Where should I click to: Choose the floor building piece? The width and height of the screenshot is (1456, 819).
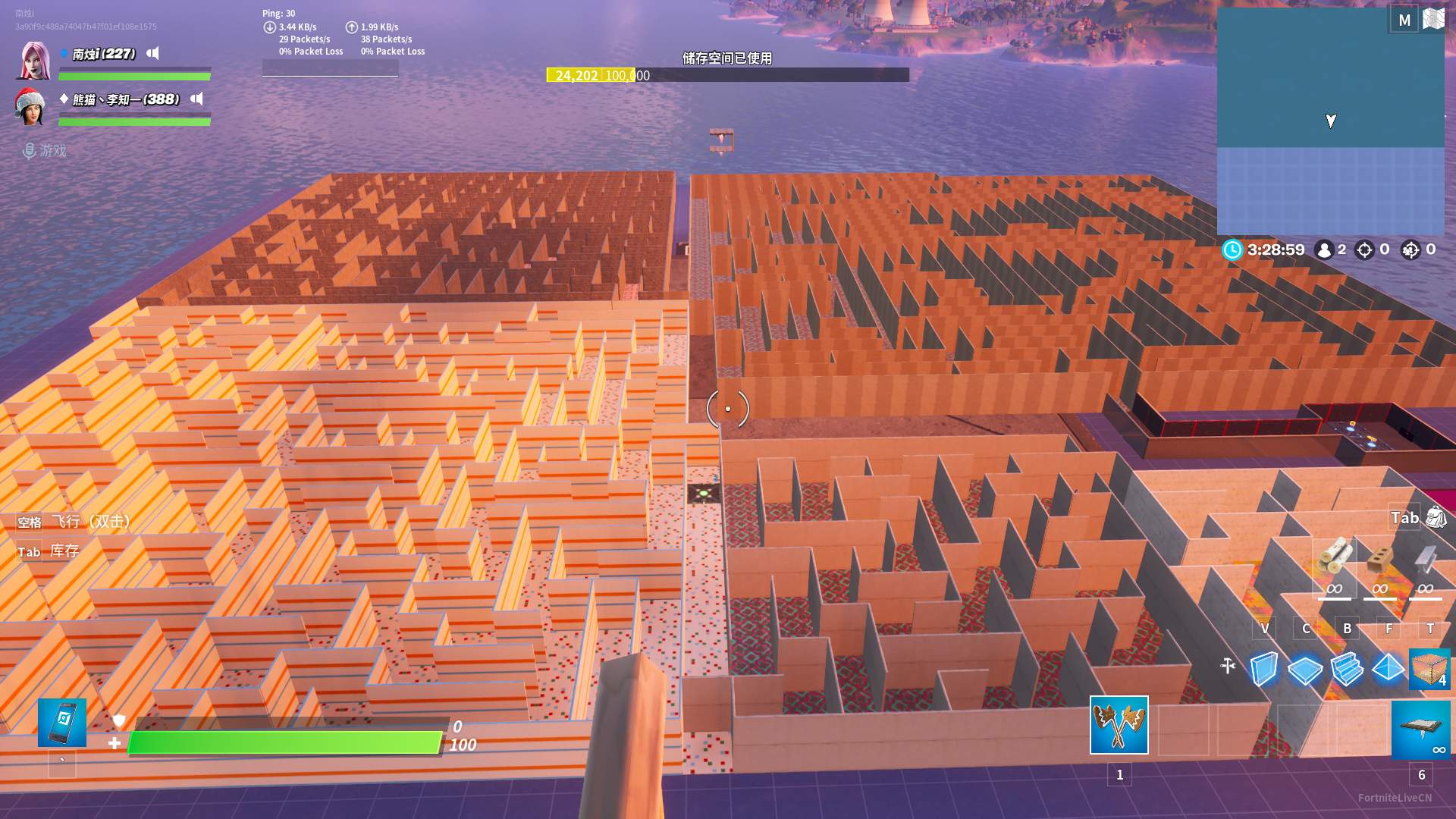coord(1305,670)
